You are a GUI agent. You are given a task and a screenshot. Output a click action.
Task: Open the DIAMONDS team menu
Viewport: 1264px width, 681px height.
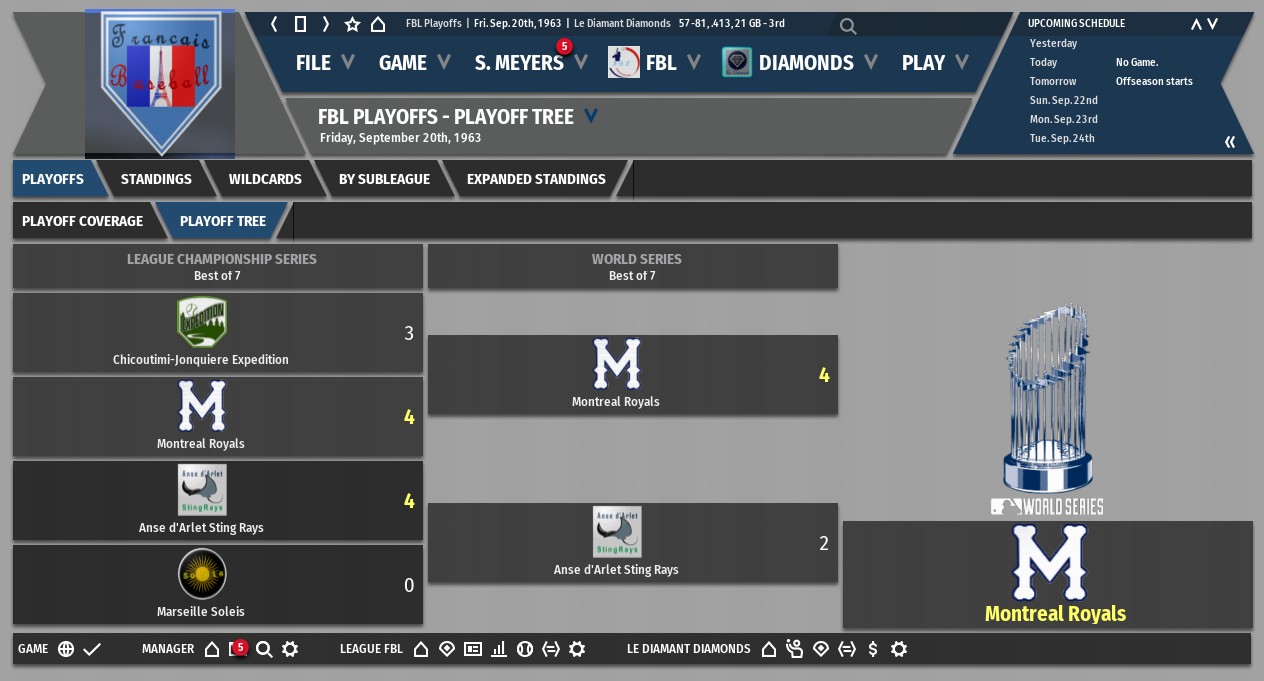tap(805, 63)
